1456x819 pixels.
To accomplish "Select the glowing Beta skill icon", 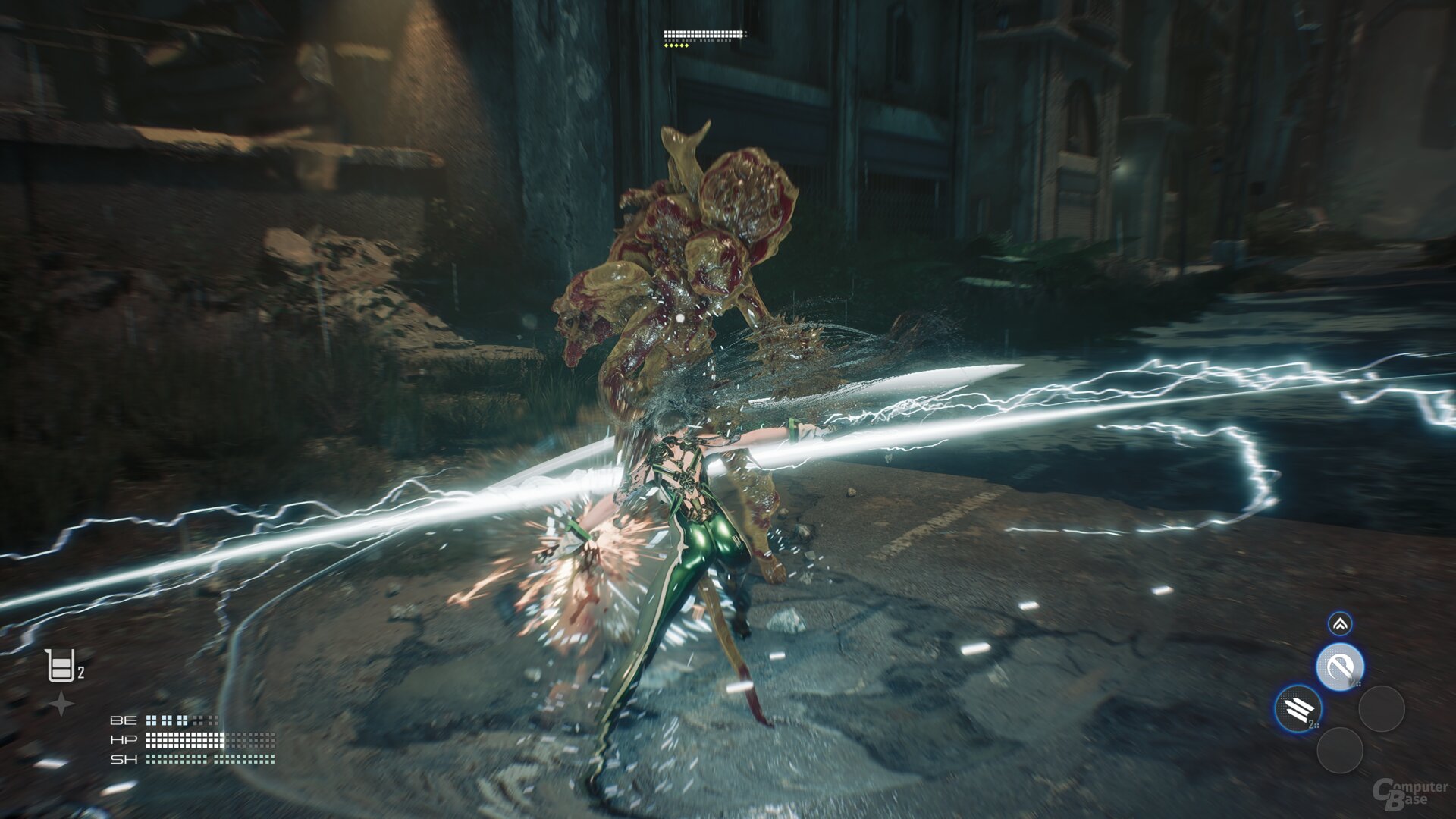I will (1339, 666).
